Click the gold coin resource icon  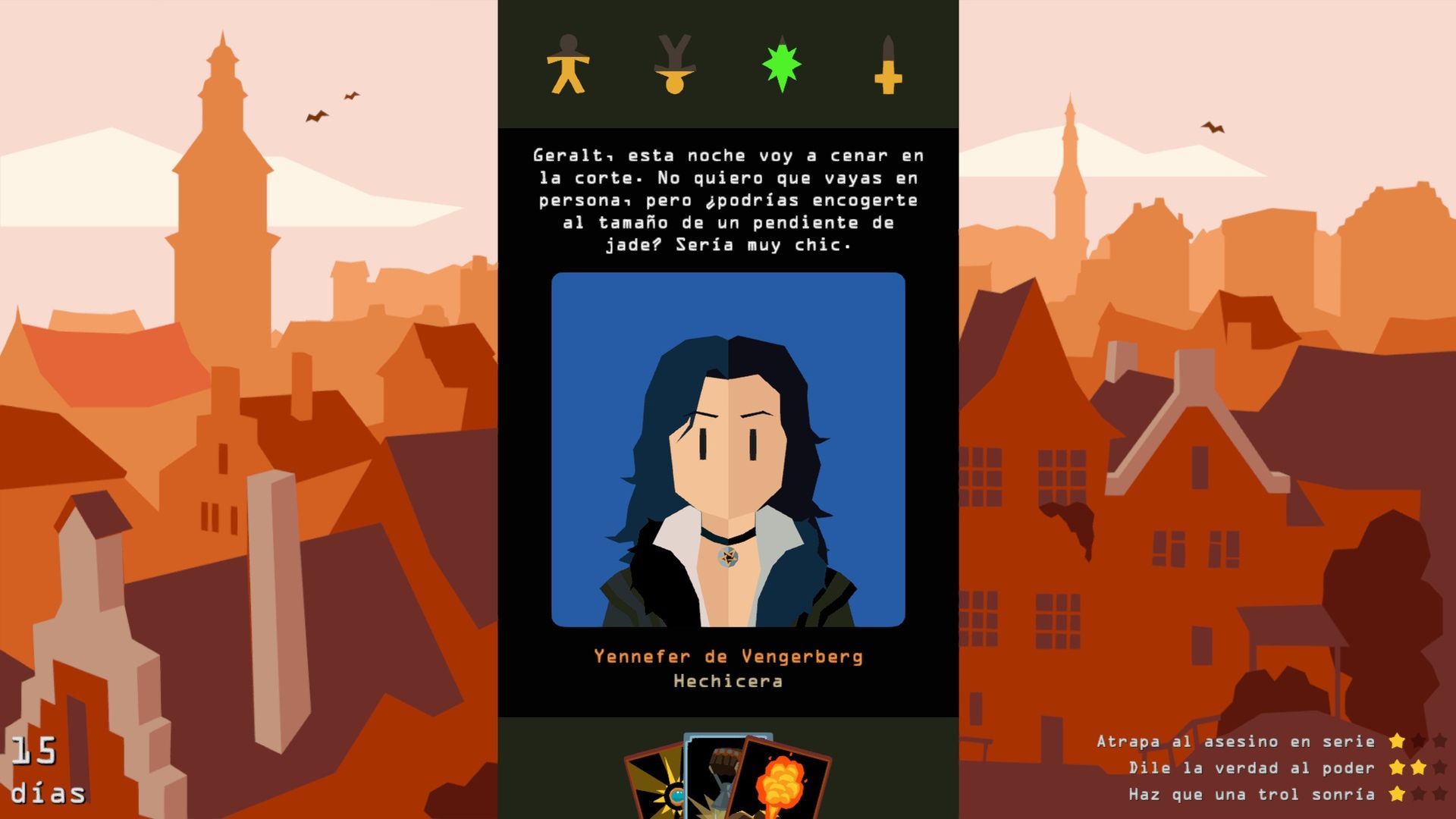(x=673, y=70)
